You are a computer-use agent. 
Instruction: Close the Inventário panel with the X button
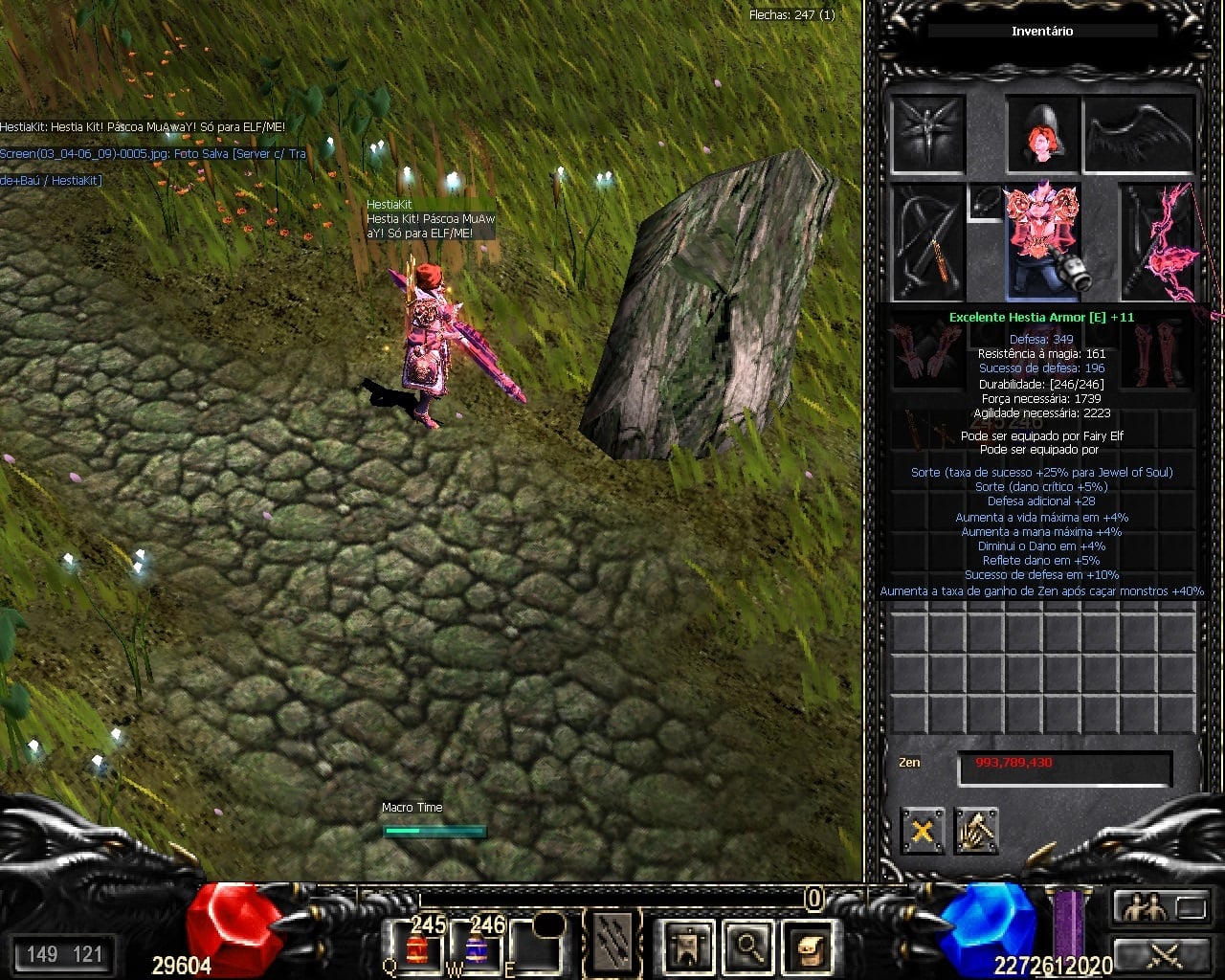tap(923, 831)
